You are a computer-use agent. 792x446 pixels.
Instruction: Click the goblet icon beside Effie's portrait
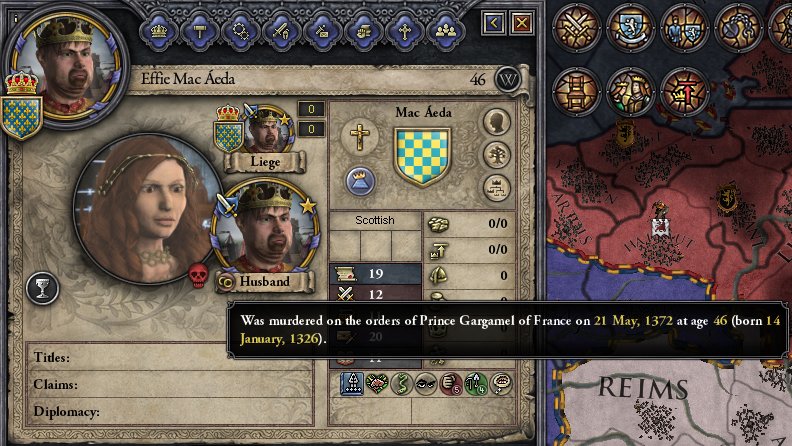(43, 288)
